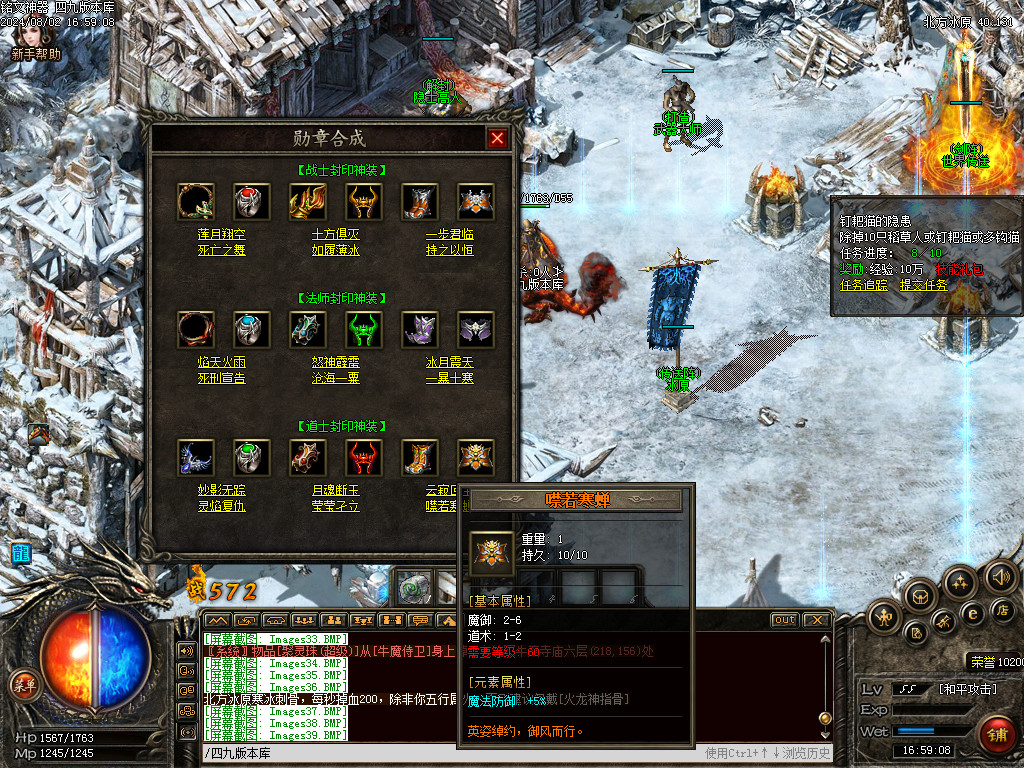Open the 店 shop round button
1024x768 pixels.
(1004, 610)
